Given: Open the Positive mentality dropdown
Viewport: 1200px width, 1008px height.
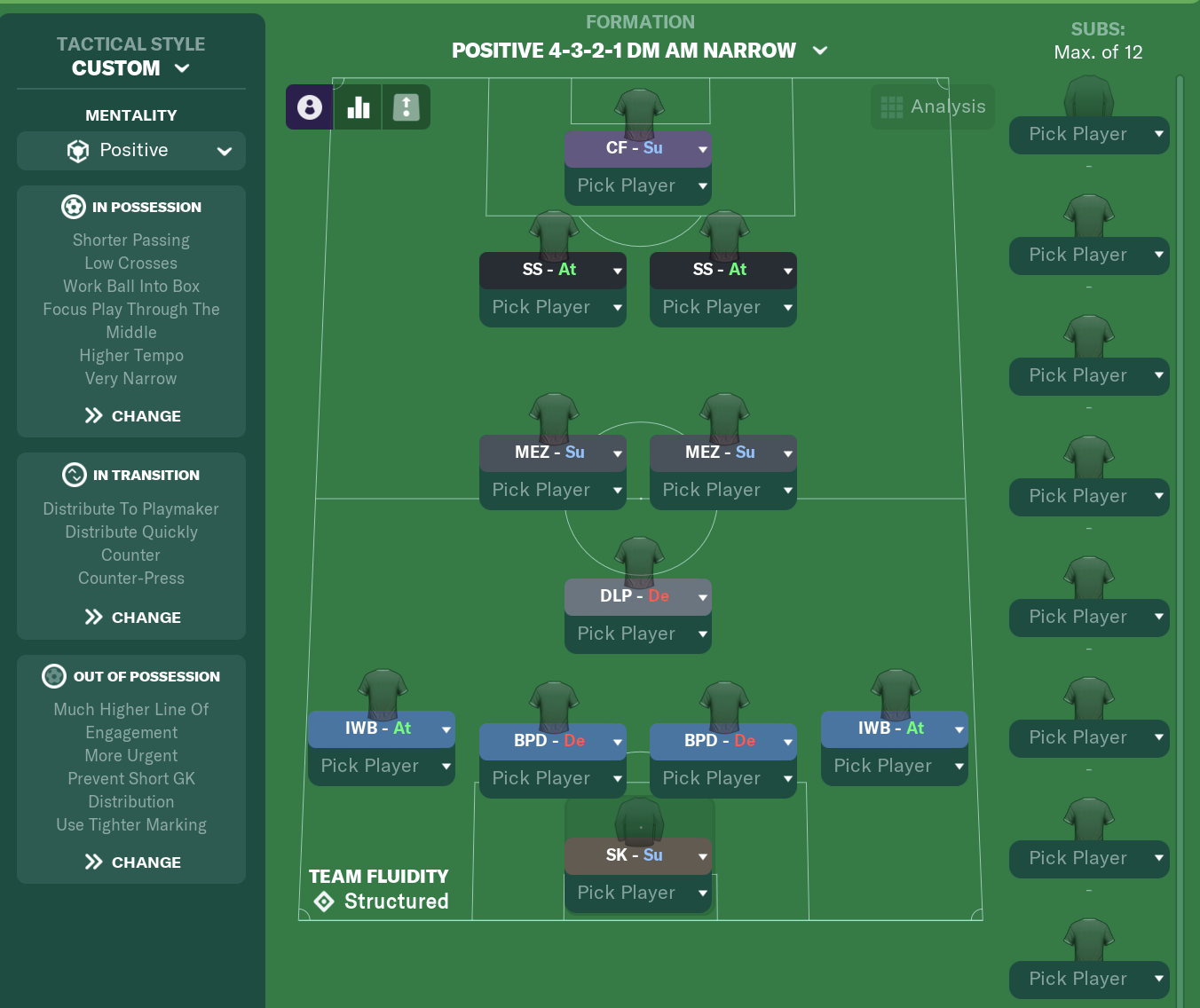Looking at the screenshot, I should pos(131,151).
